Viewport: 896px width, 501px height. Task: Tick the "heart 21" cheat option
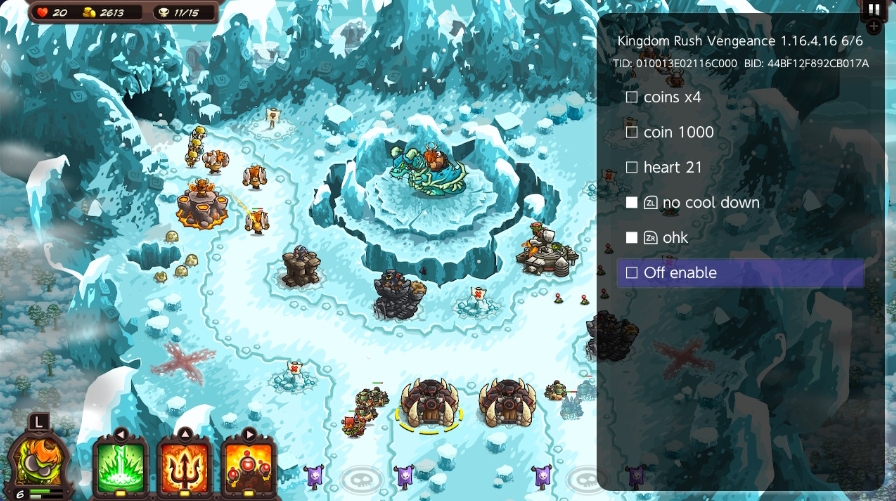tap(631, 167)
